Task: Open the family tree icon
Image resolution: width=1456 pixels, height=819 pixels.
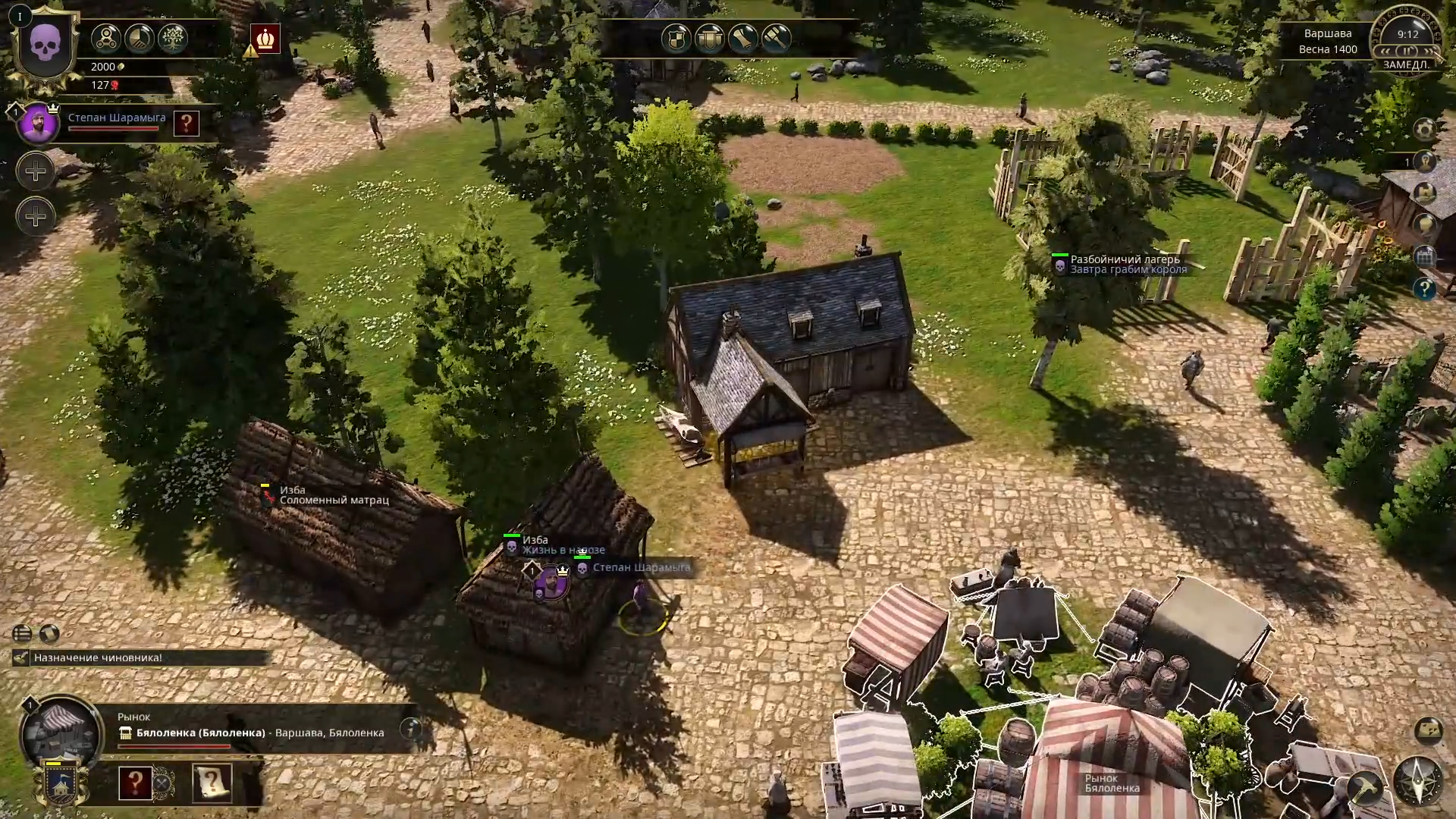Action: [172, 39]
